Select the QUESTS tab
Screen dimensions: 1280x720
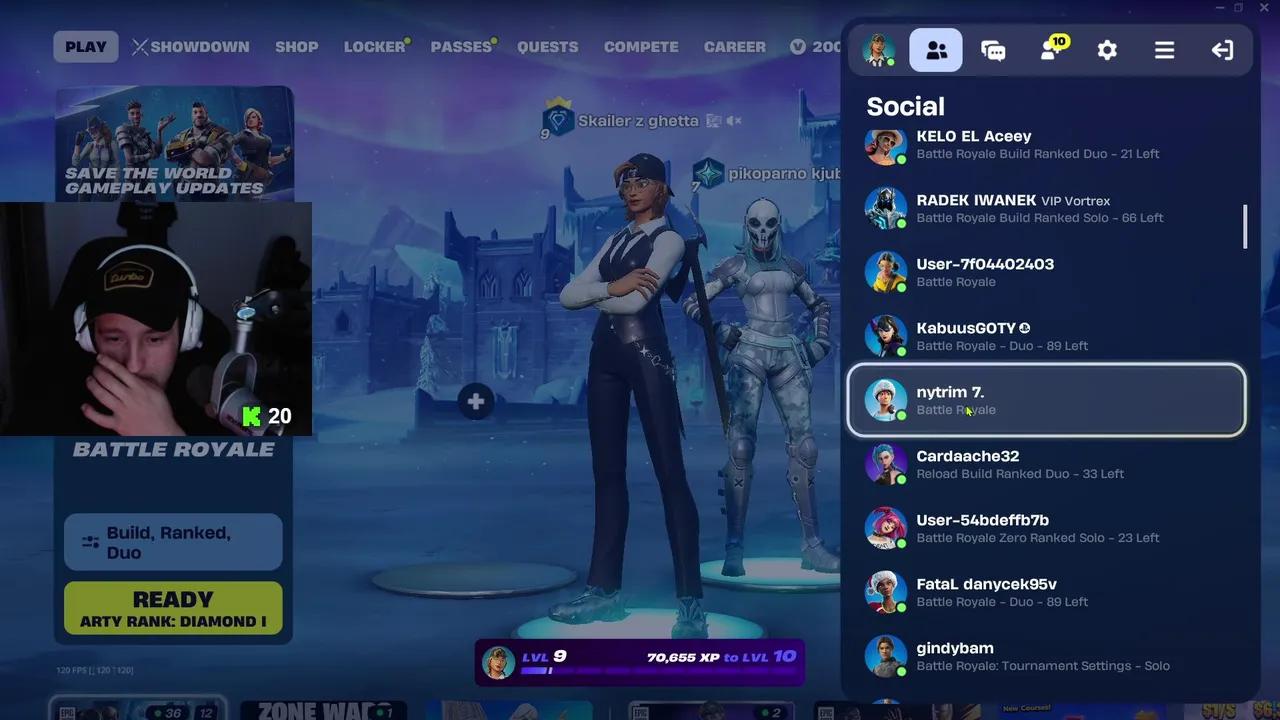click(547, 46)
